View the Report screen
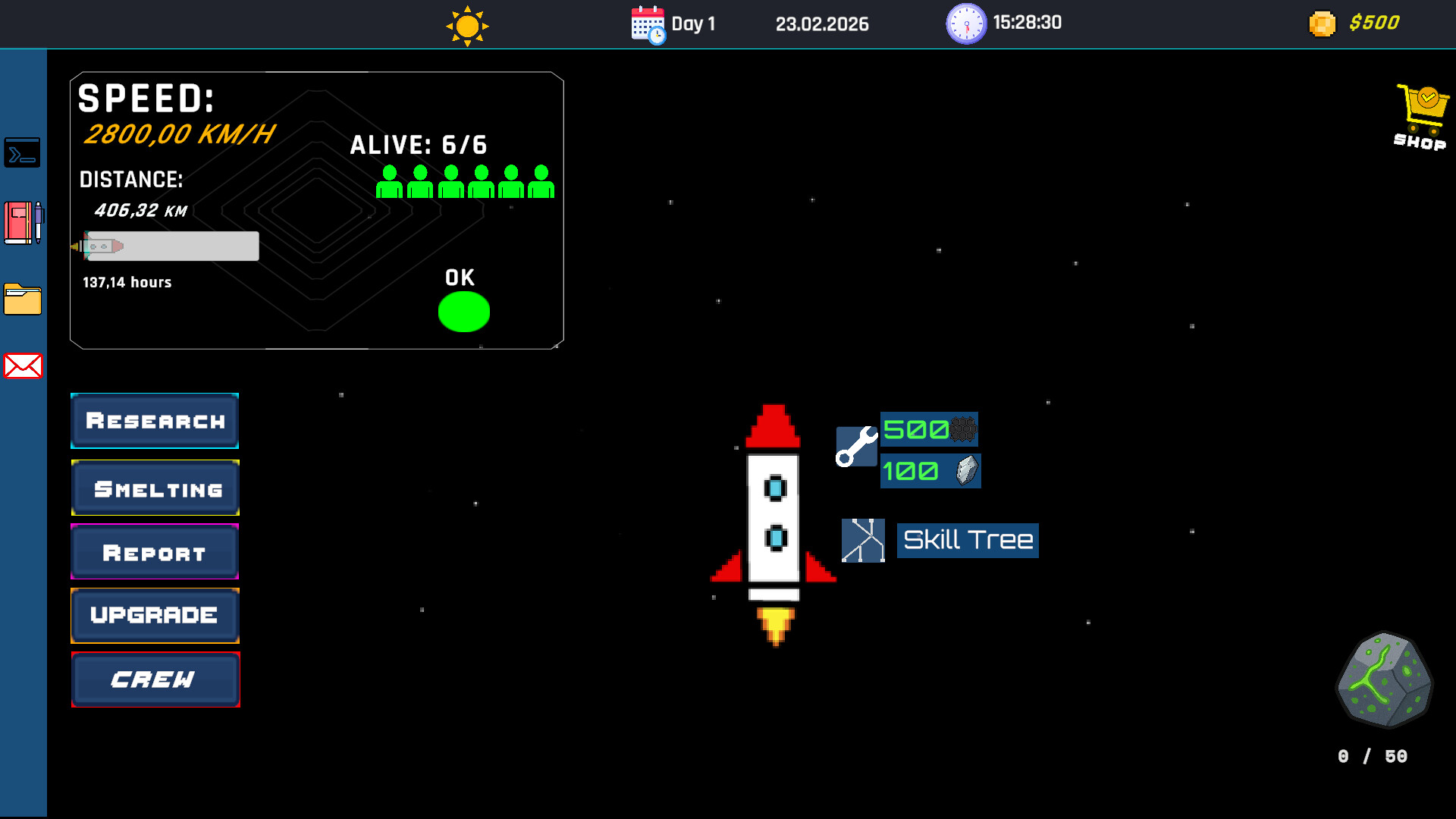1456x819 pixels. (155, 552)
